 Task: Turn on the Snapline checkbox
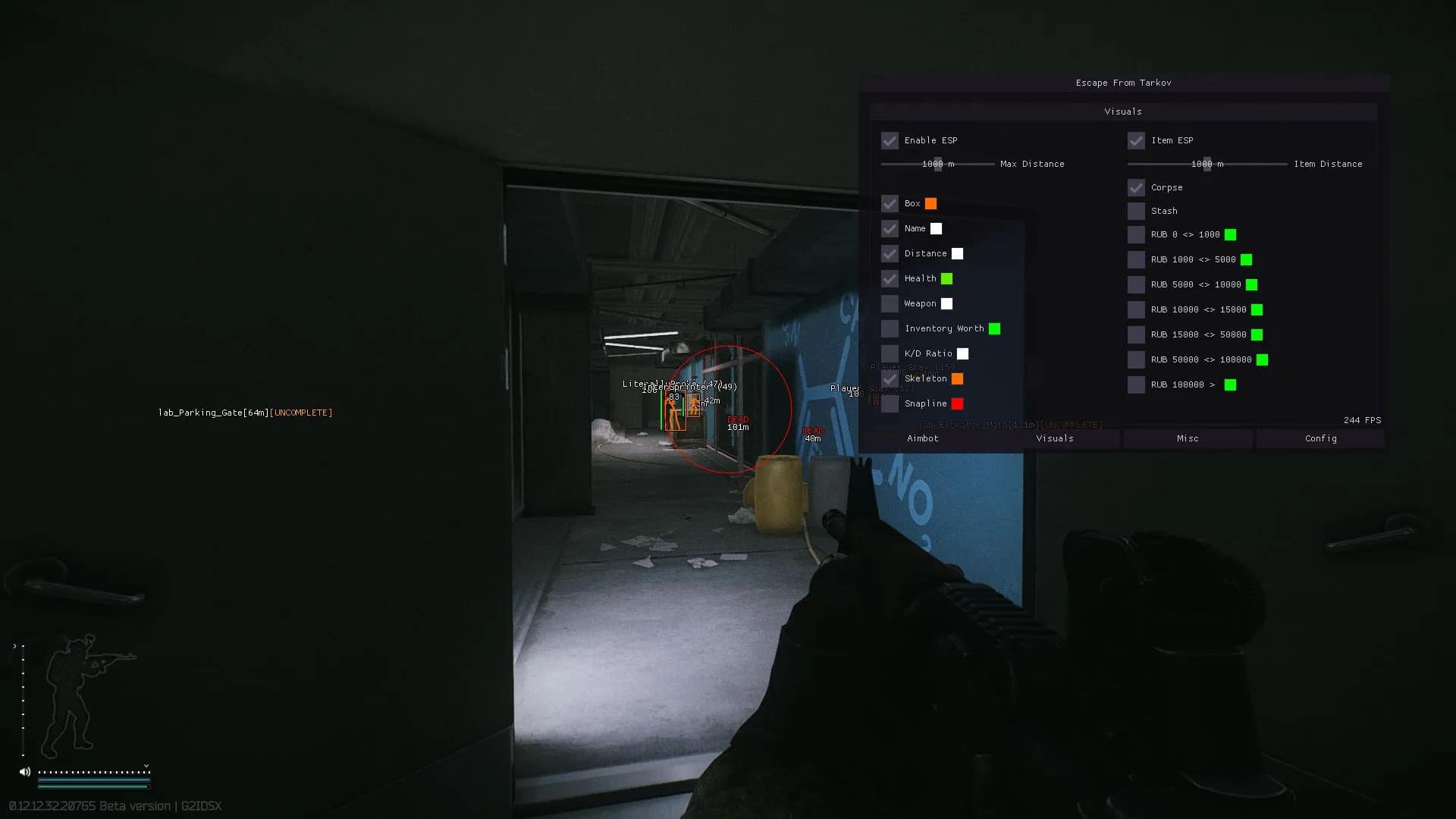(x=890, y=404)
